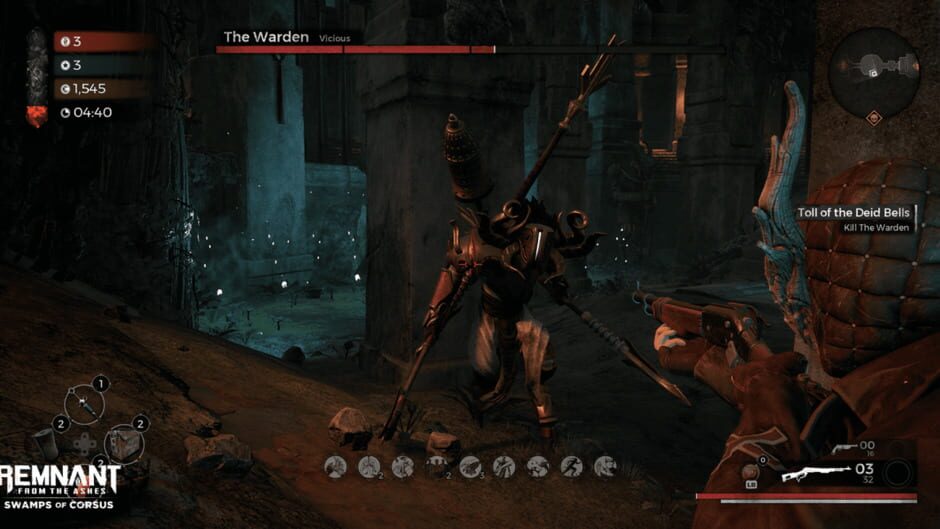The width and height of the screenshot is (940, 529).
Task: Click the empty weapon mod ring
Action: [899, 472]
